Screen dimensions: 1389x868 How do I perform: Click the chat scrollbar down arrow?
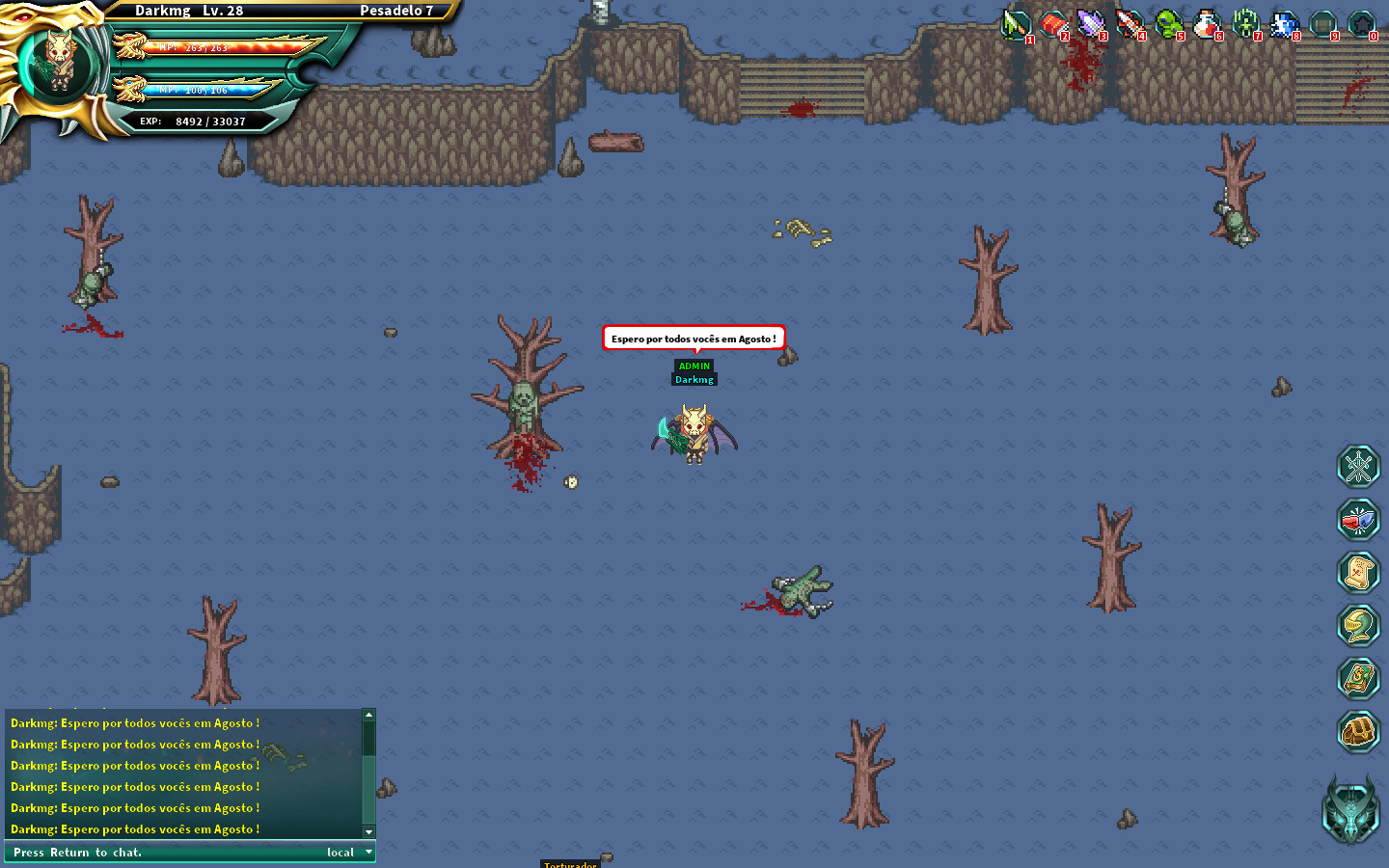click(368, 831)
